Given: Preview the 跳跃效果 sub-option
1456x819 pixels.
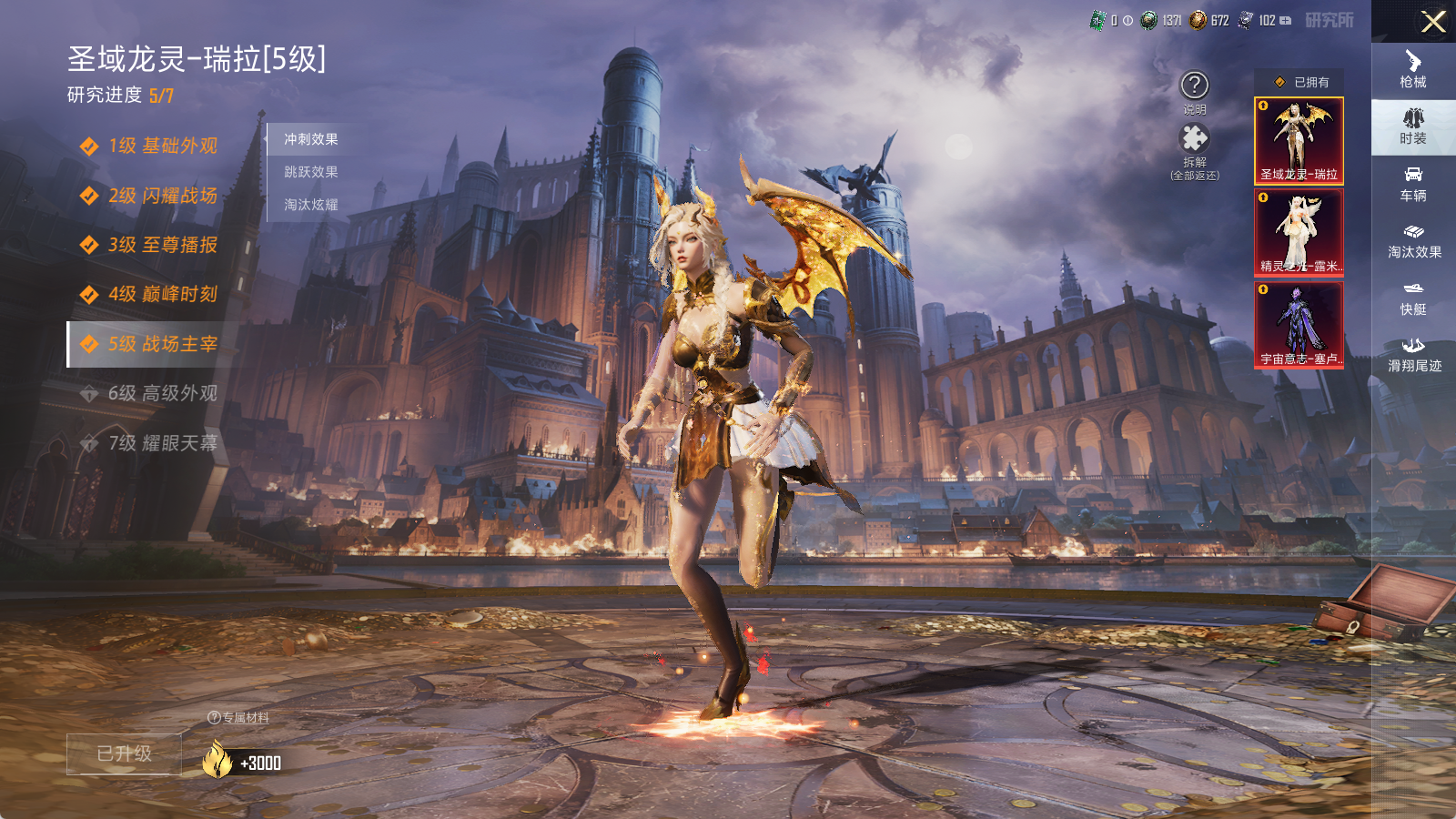Looking at the screenshot, I should pyautogui.click(x=311, y=172).
